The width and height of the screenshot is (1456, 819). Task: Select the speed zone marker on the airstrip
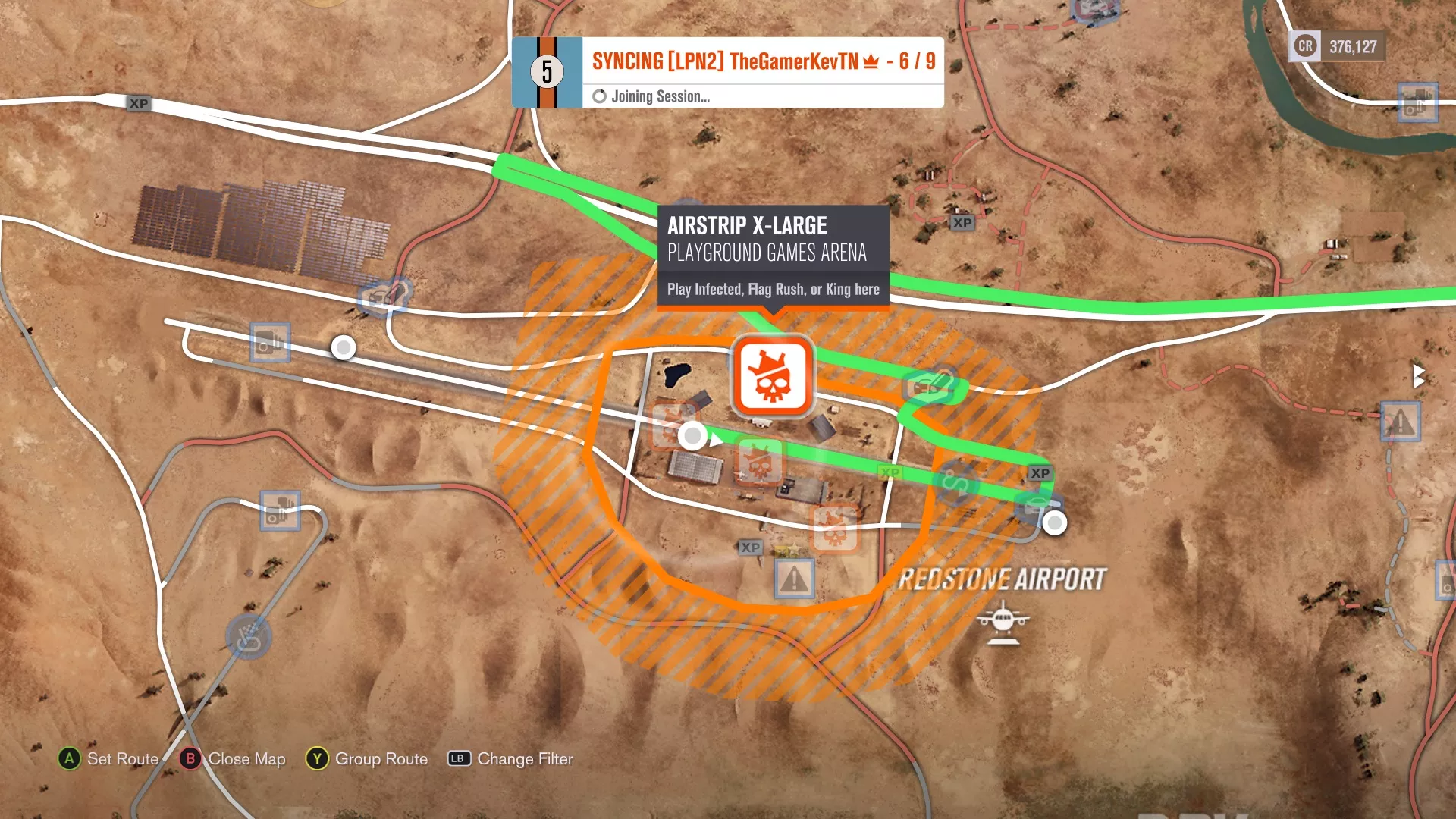[x=955, y=483]
